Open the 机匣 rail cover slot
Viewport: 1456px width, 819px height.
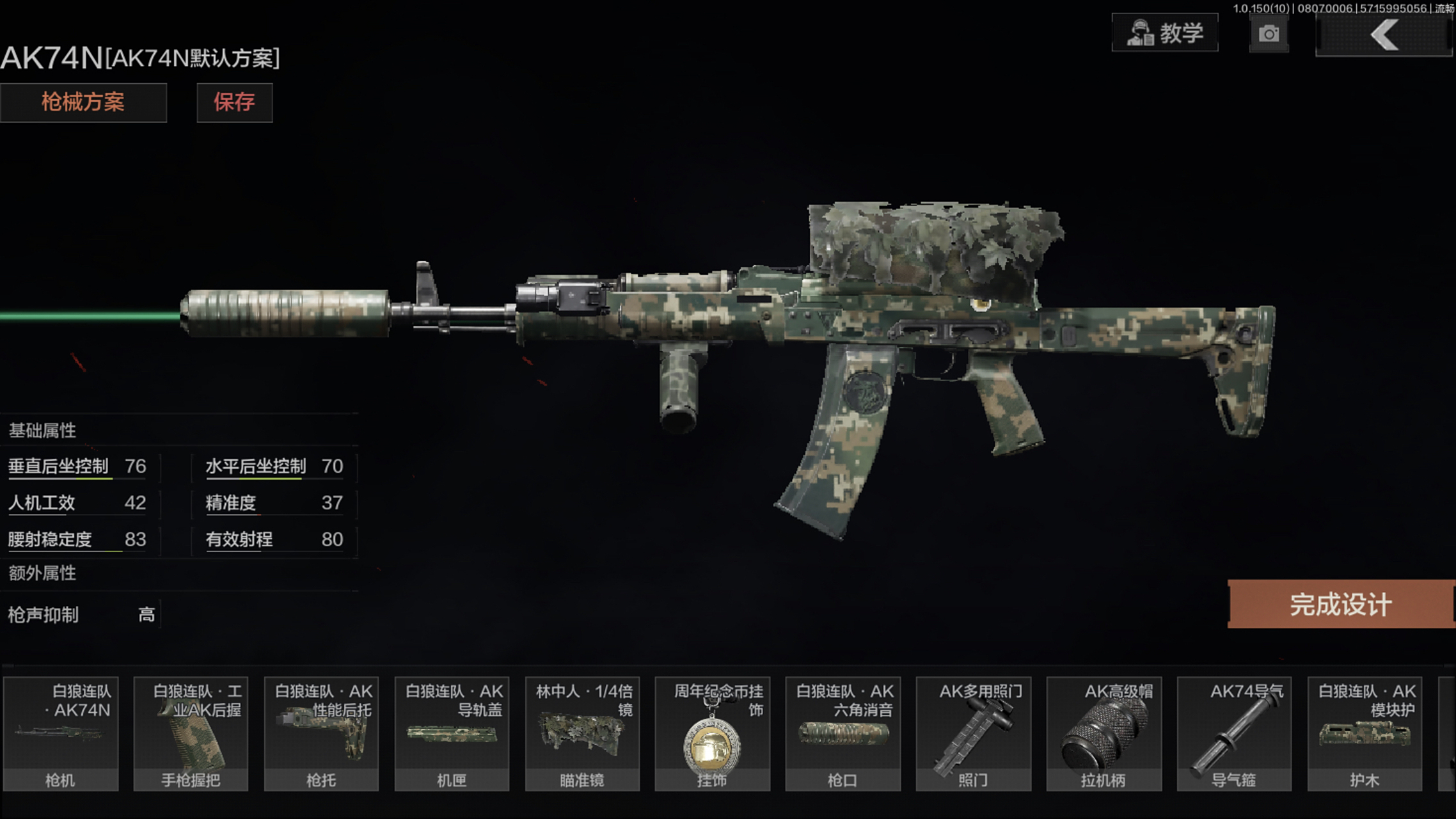click(x=452, y=734)
